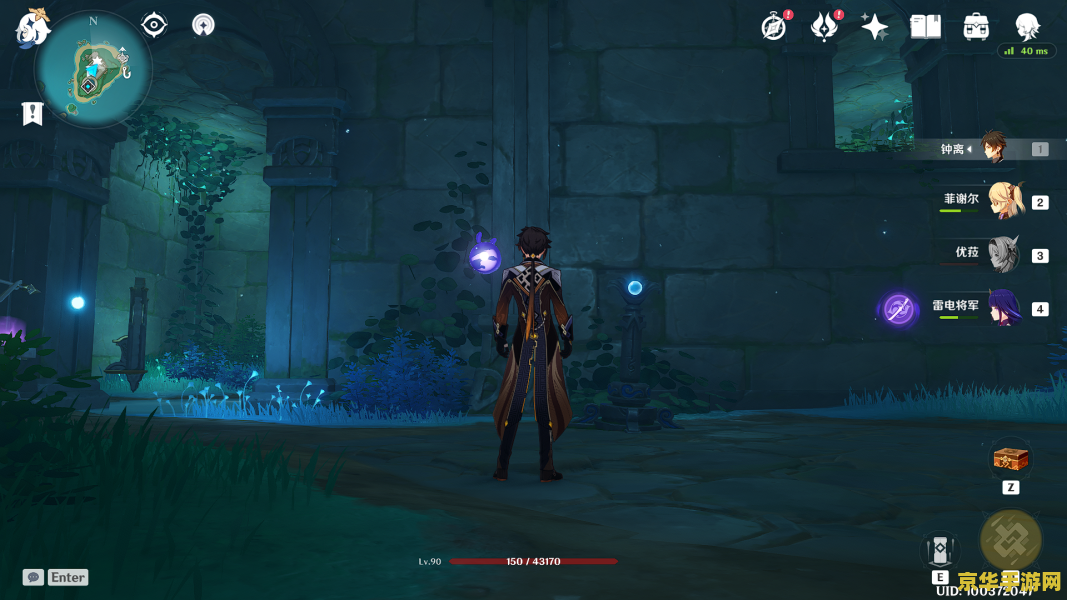Use the treasure chest gadget
Viewport: 1067px width, 600px height.
pos(1010,460)
